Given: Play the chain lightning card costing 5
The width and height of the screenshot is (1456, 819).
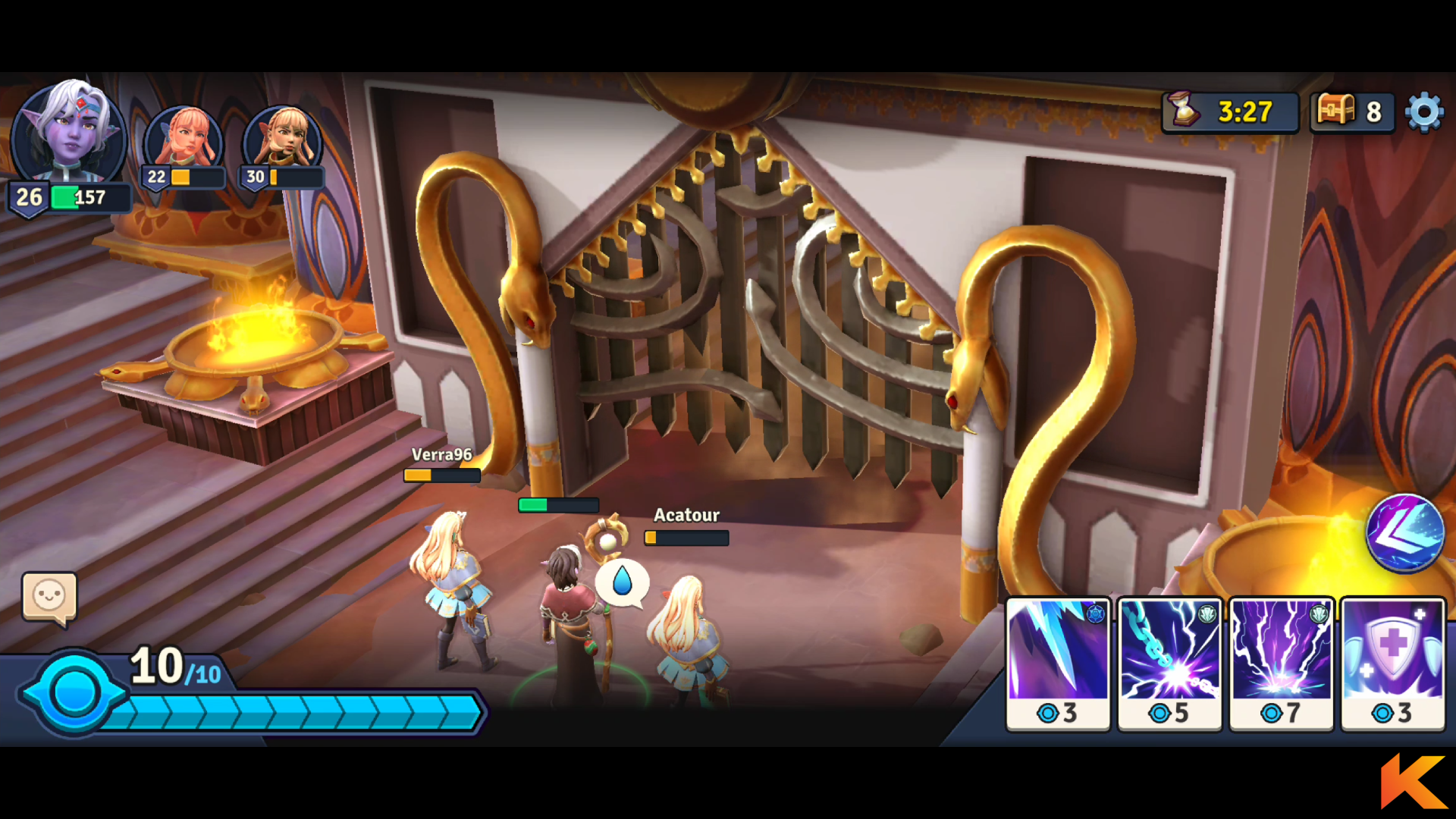Looking at the screenshot, I should pos(1169,664).
